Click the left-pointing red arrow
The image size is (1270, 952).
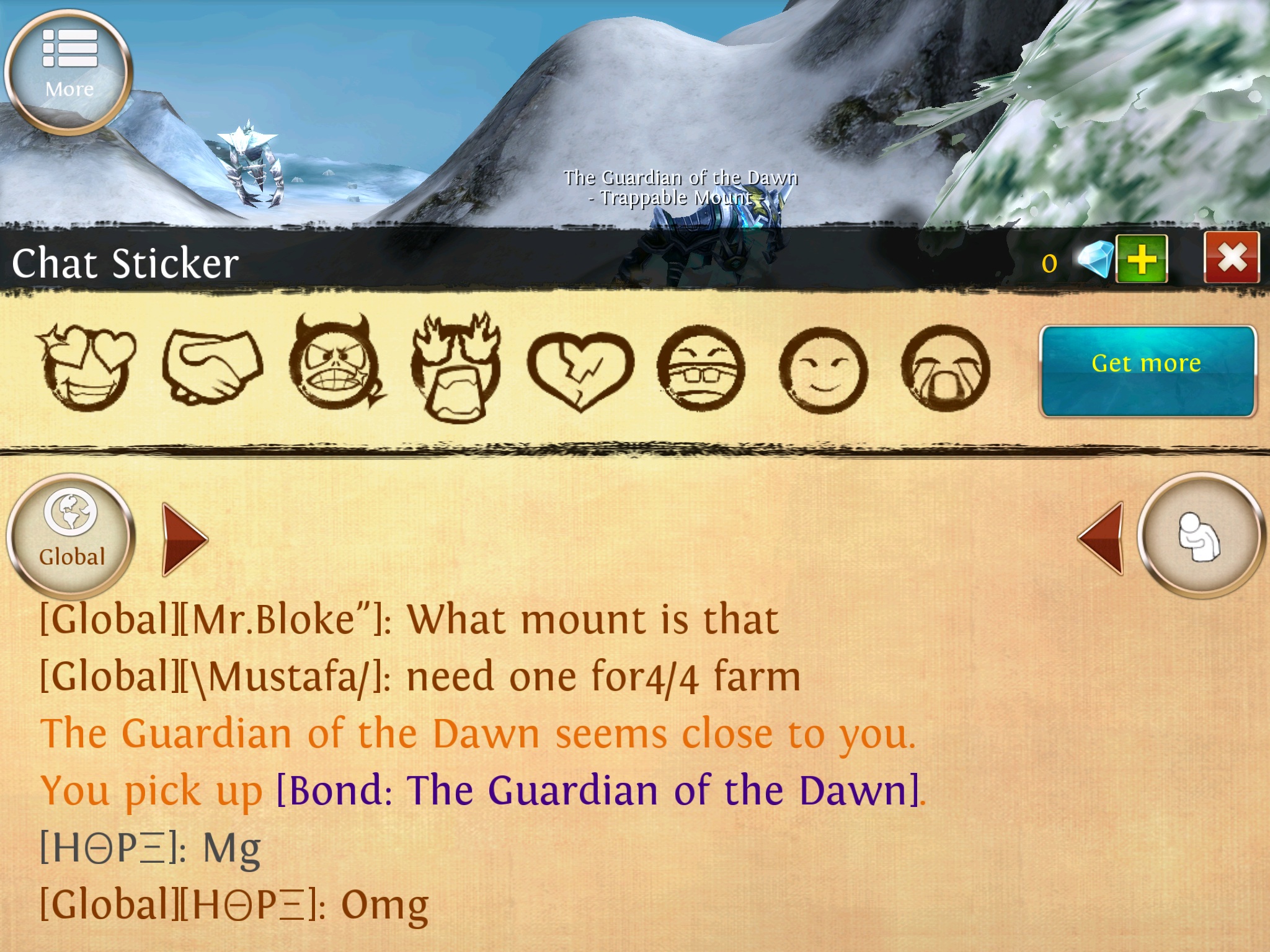click(1101, 538)
